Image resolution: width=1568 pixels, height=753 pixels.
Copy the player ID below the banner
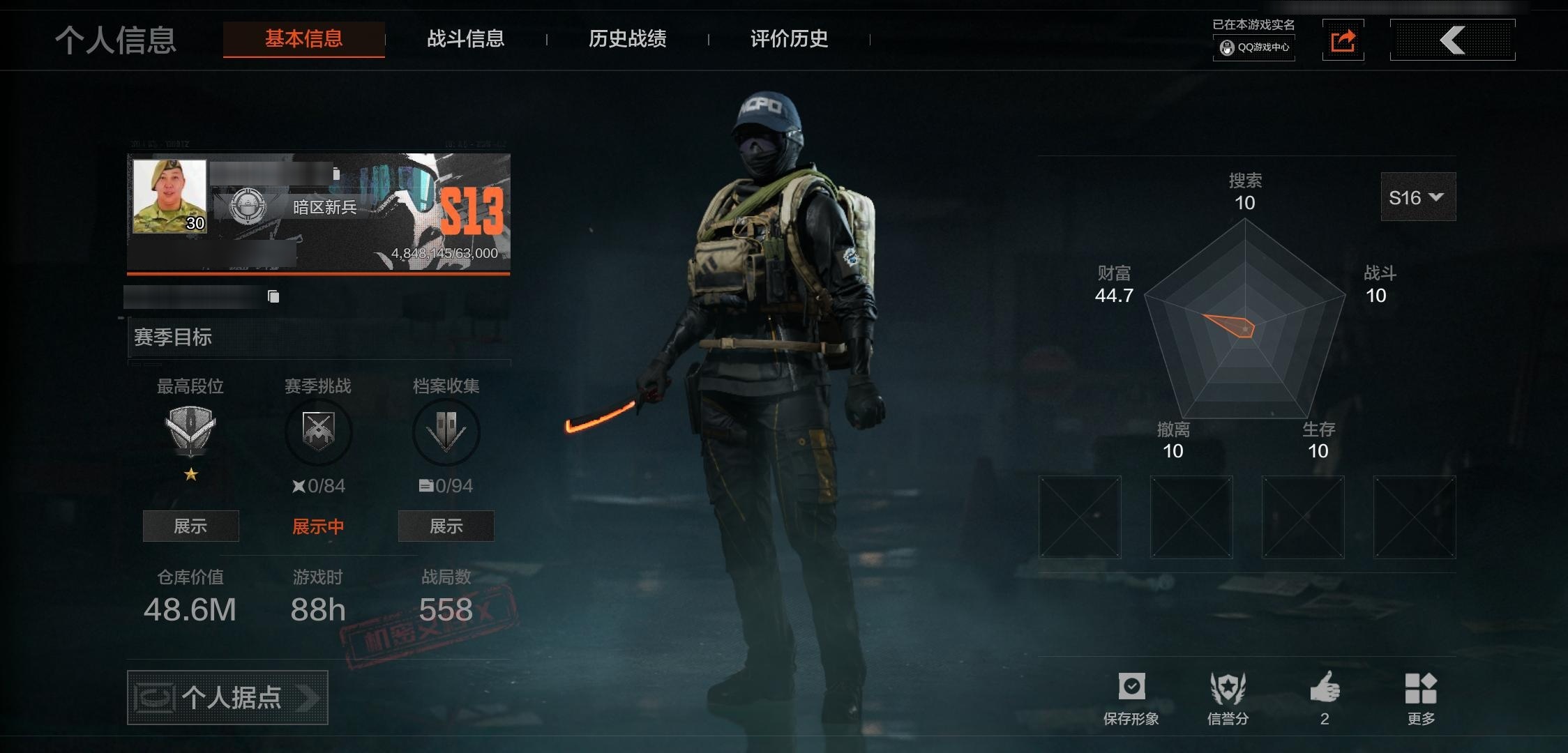point(272,296)
